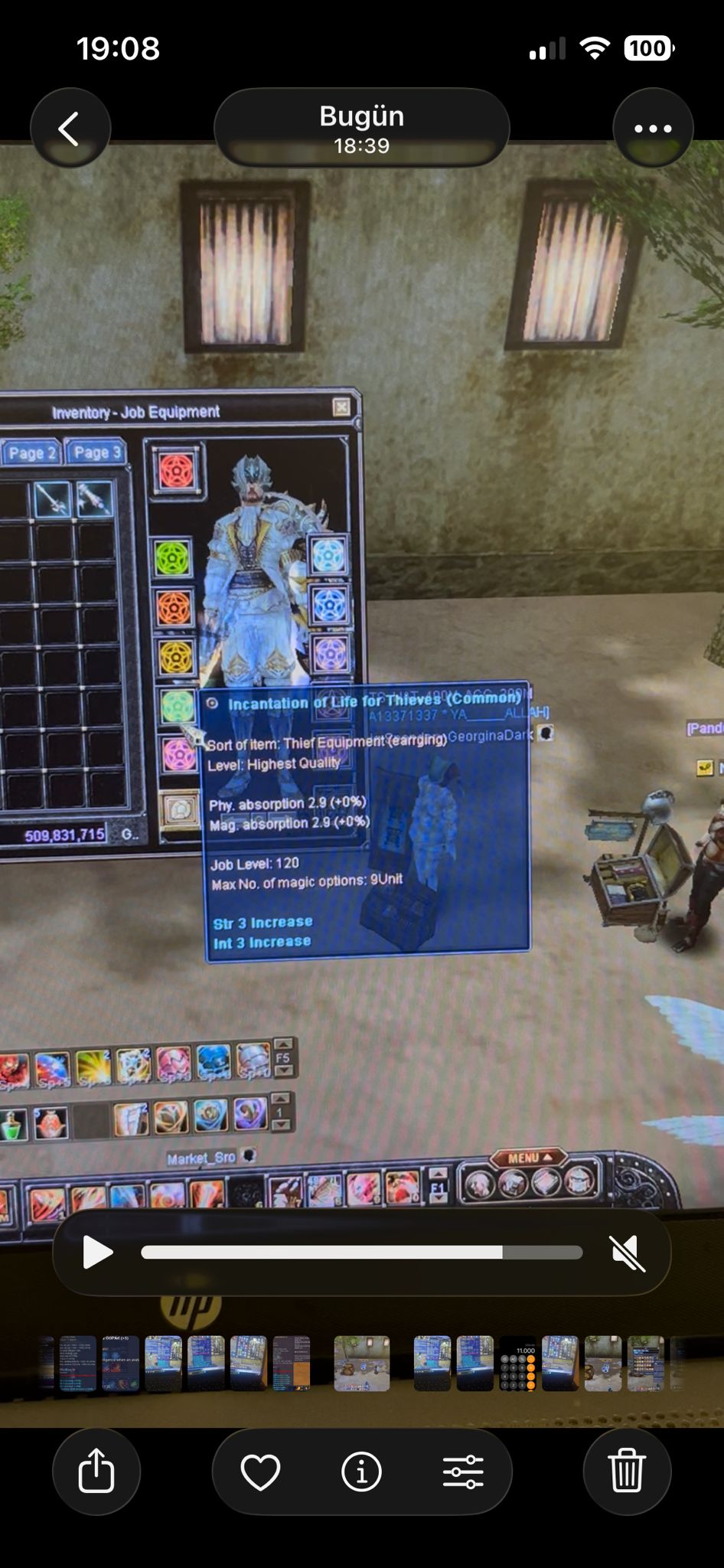Select the red pentagram equipment slot
Screen dimensions: 724x1568
[x=178, y=470]
